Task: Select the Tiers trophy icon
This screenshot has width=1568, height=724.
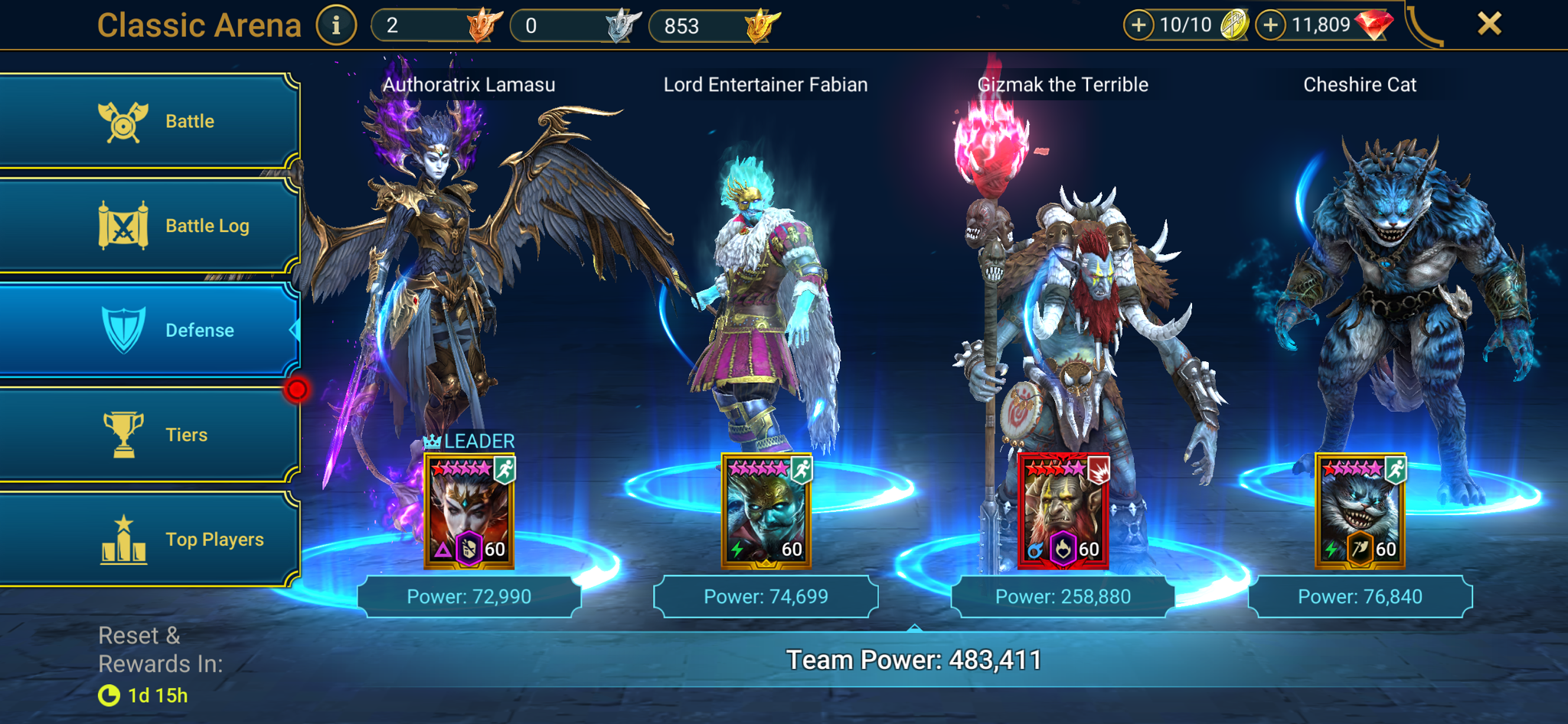Action: [122, 434]
